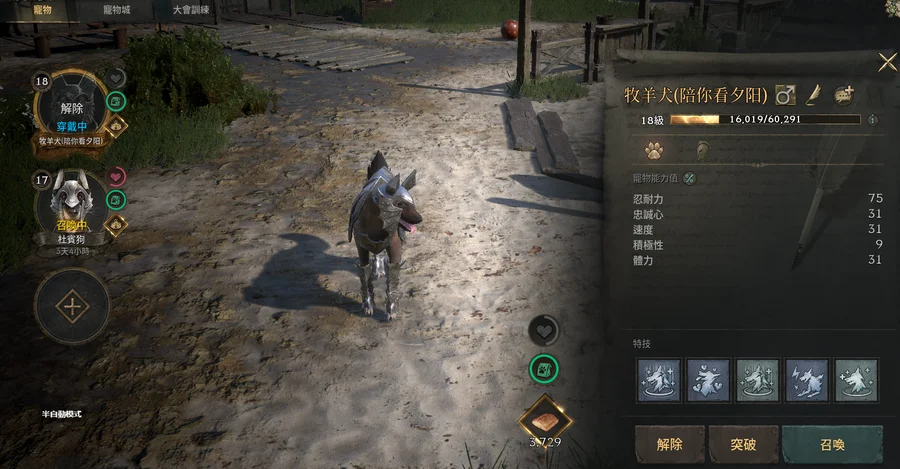Use the pet food item showing 3,729
The height and width of the screenshot is (469, 900).
(544, 416)
